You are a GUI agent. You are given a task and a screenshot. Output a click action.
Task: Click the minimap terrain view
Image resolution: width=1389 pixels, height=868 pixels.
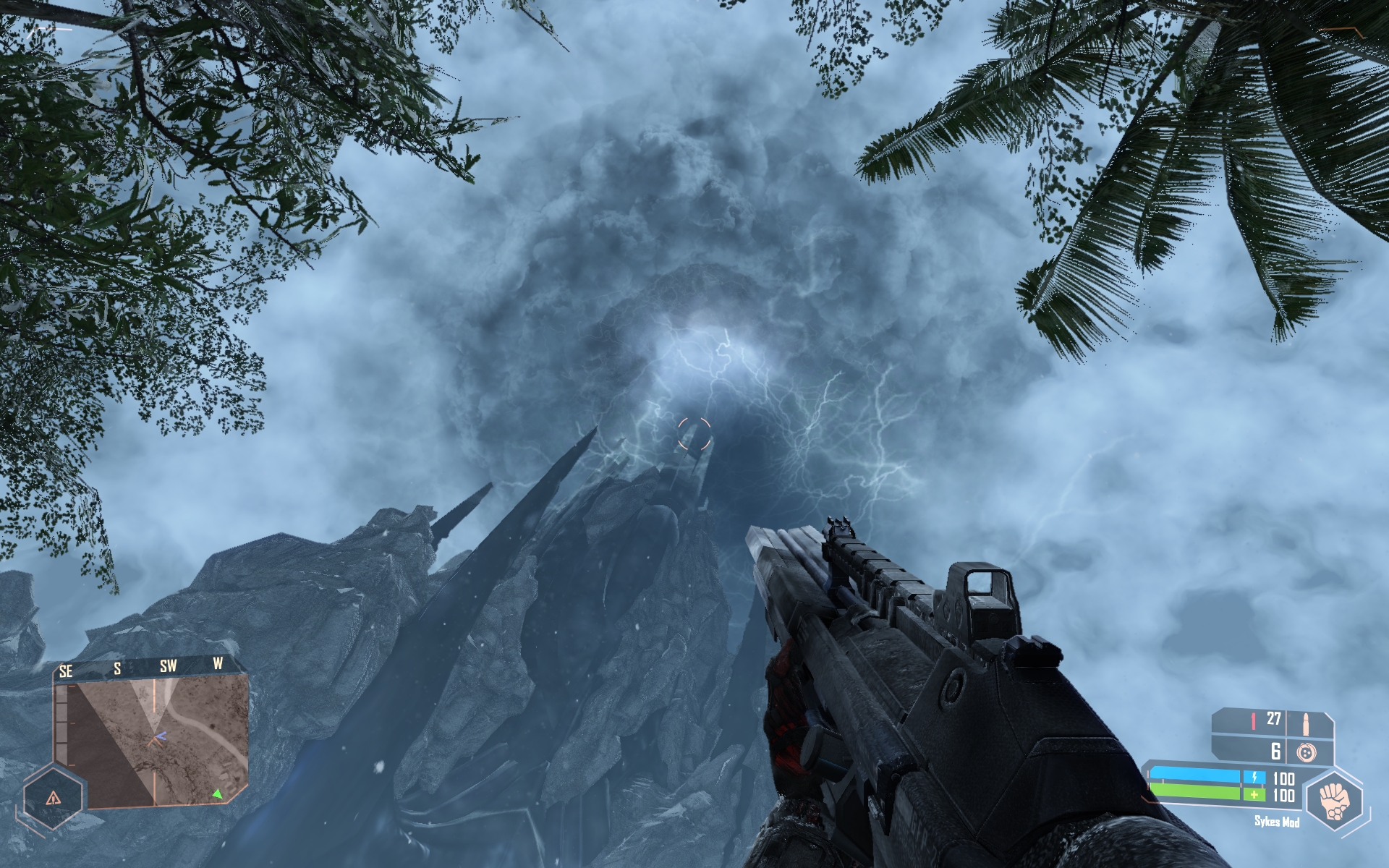[152, 741]
